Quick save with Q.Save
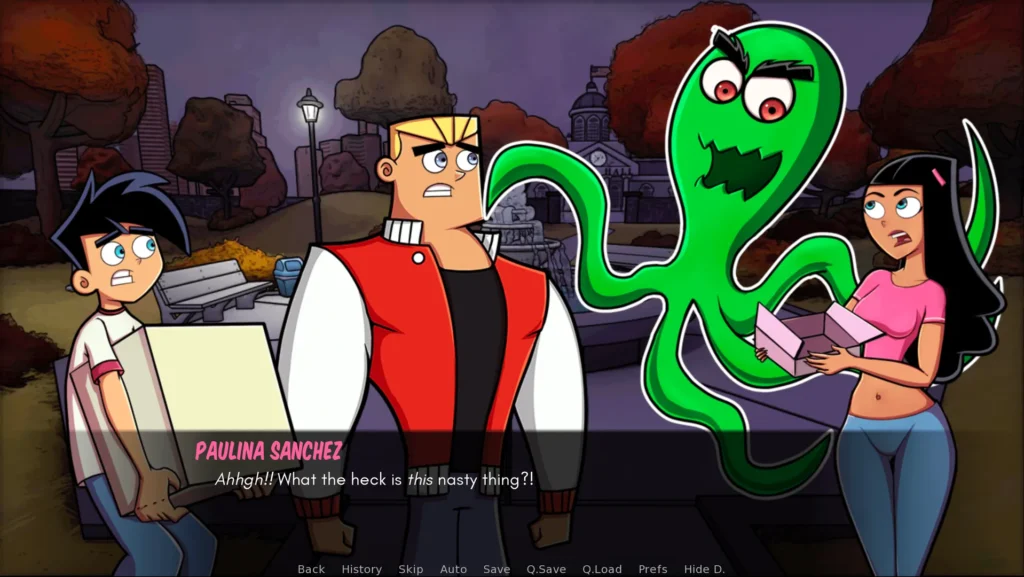The image size is (1024, 577). [x=546, y=569]
